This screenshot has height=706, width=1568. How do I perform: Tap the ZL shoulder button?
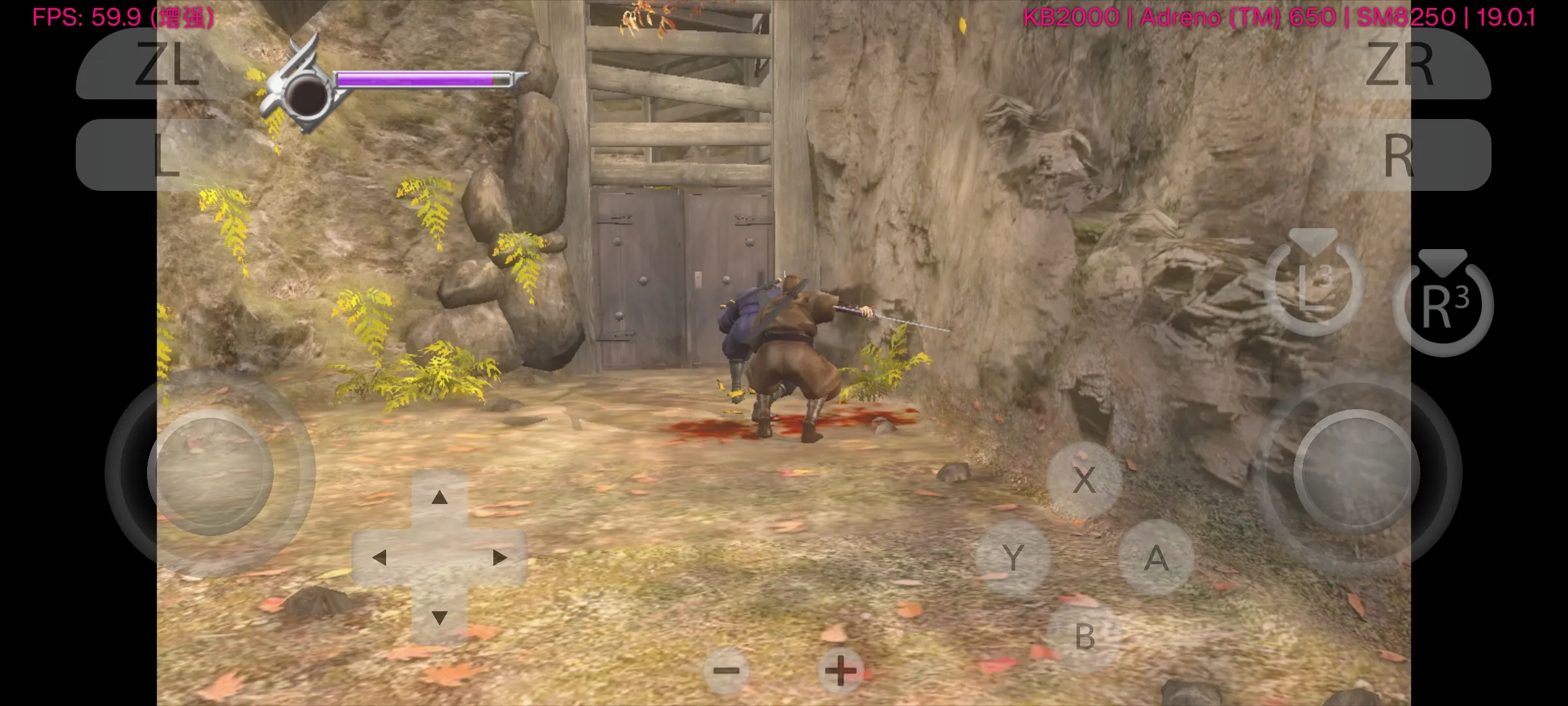[167, 64]
